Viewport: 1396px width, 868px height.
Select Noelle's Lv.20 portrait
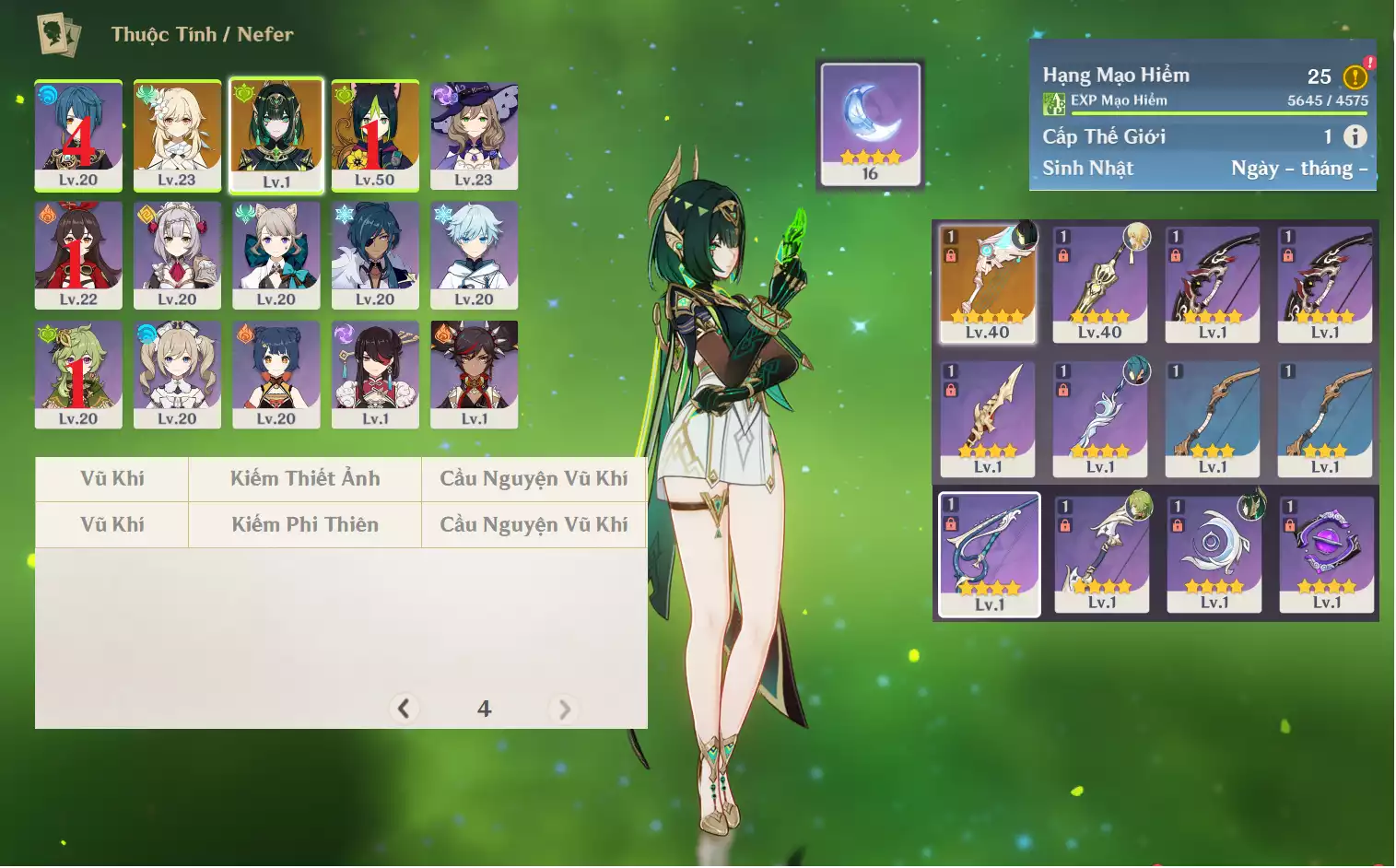click(x=177, y=254)
